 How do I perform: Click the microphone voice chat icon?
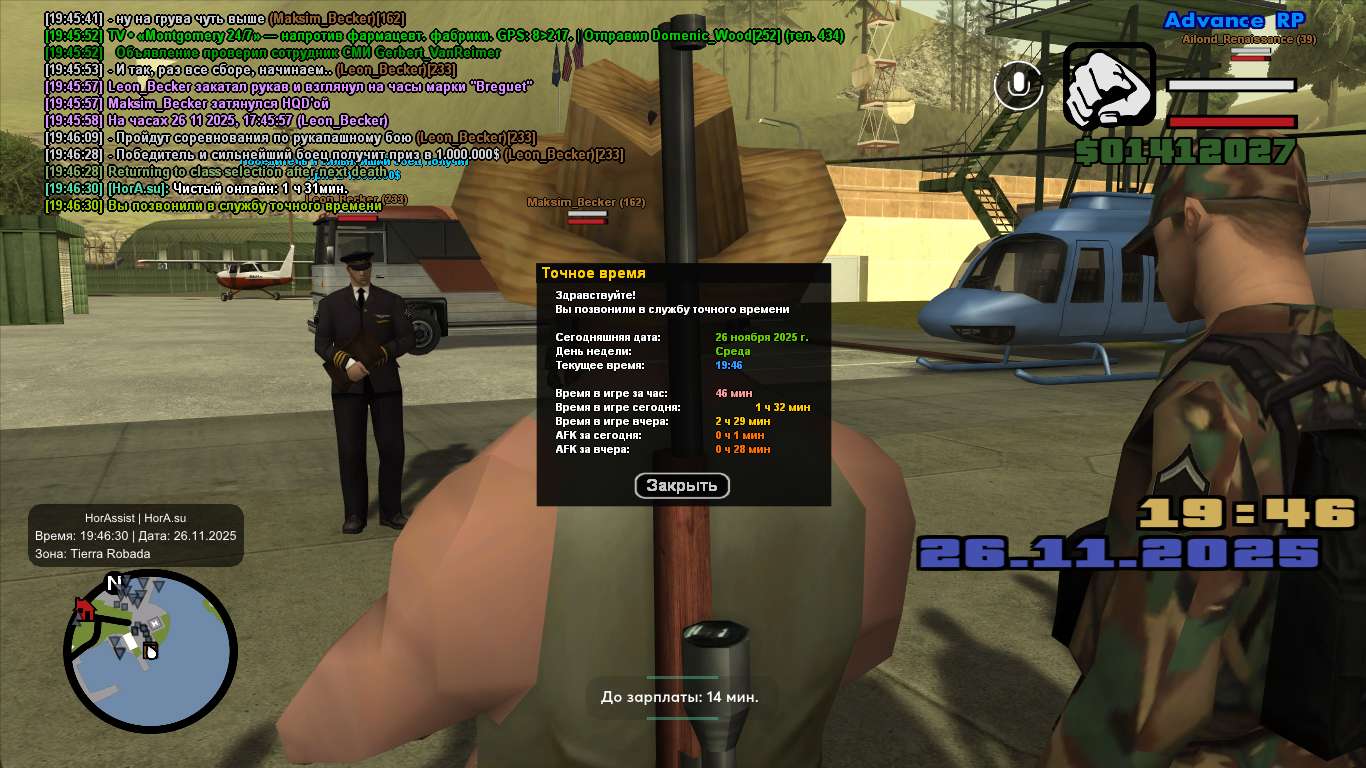1018,86
